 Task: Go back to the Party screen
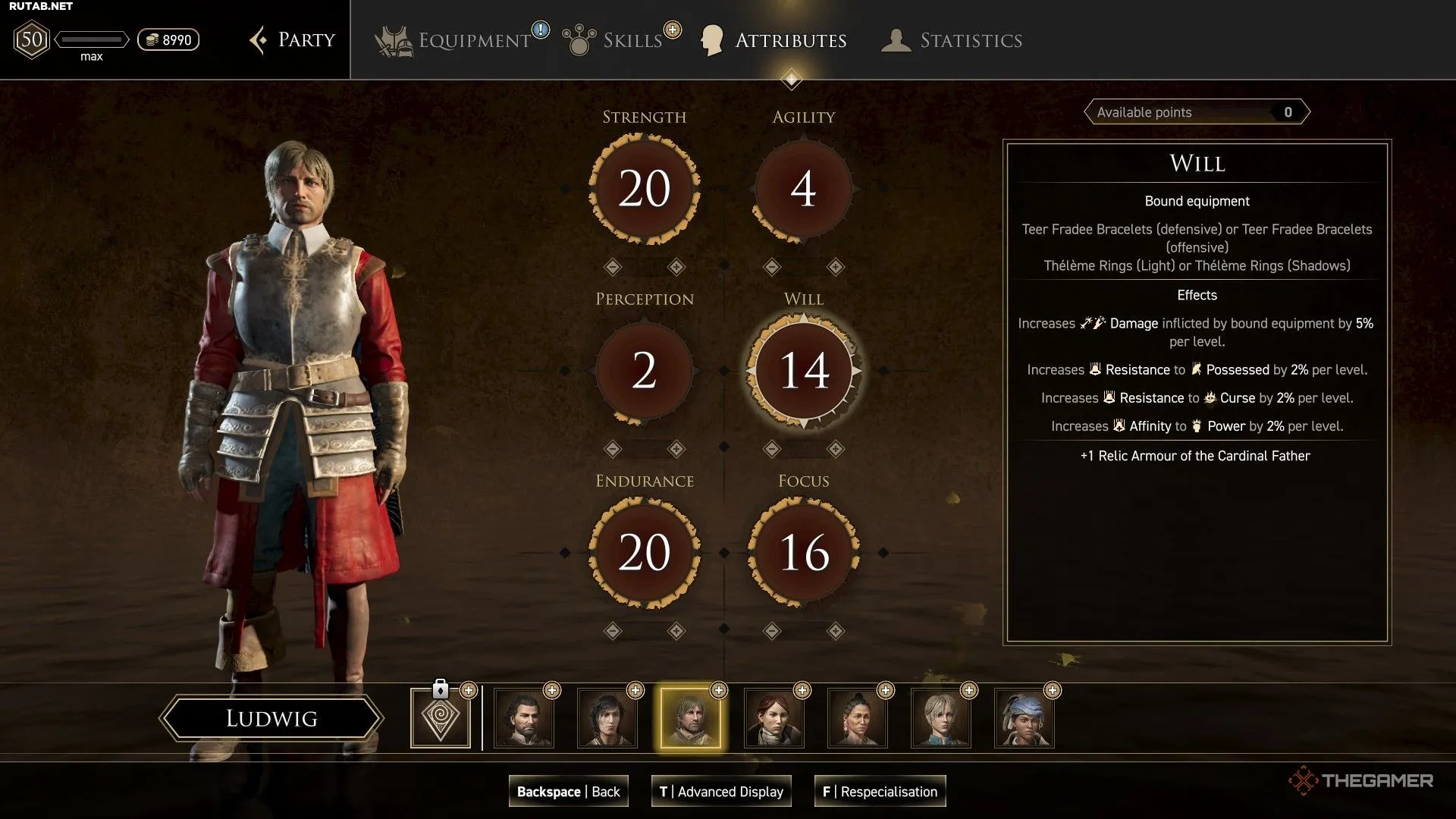[293, 40]
